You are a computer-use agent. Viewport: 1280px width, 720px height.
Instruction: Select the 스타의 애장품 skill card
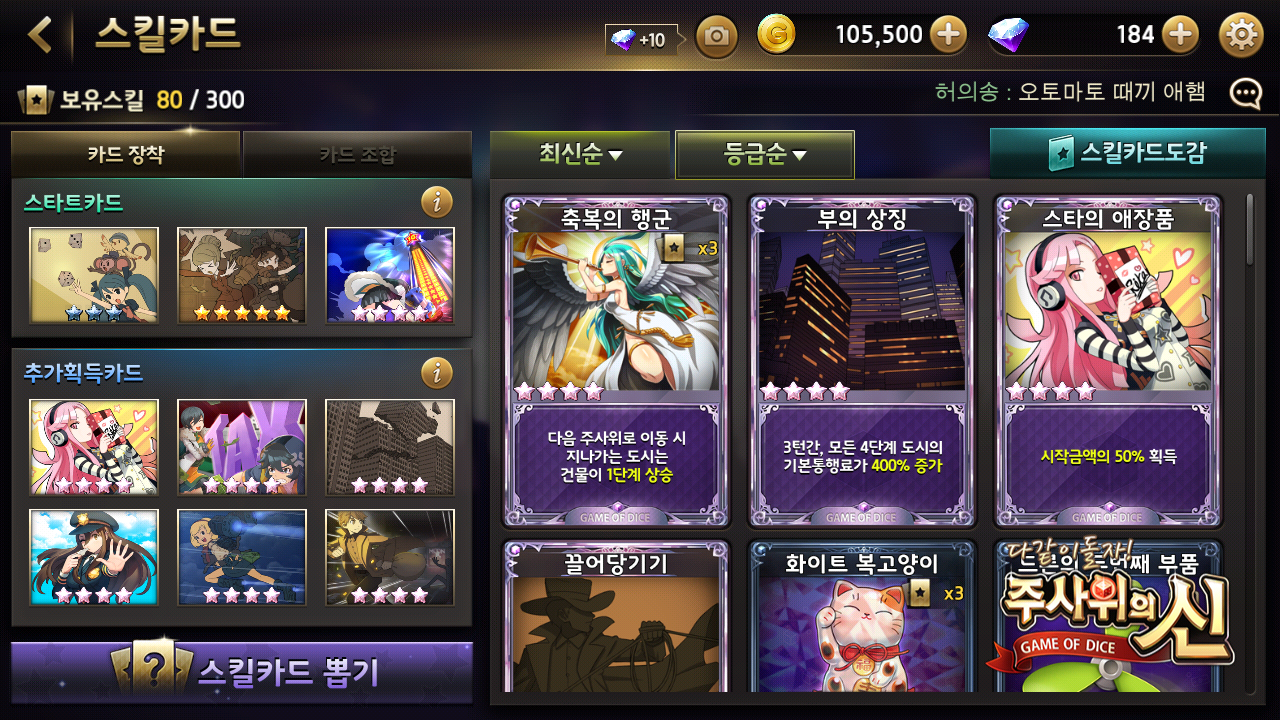click(x=1107, y=360)
